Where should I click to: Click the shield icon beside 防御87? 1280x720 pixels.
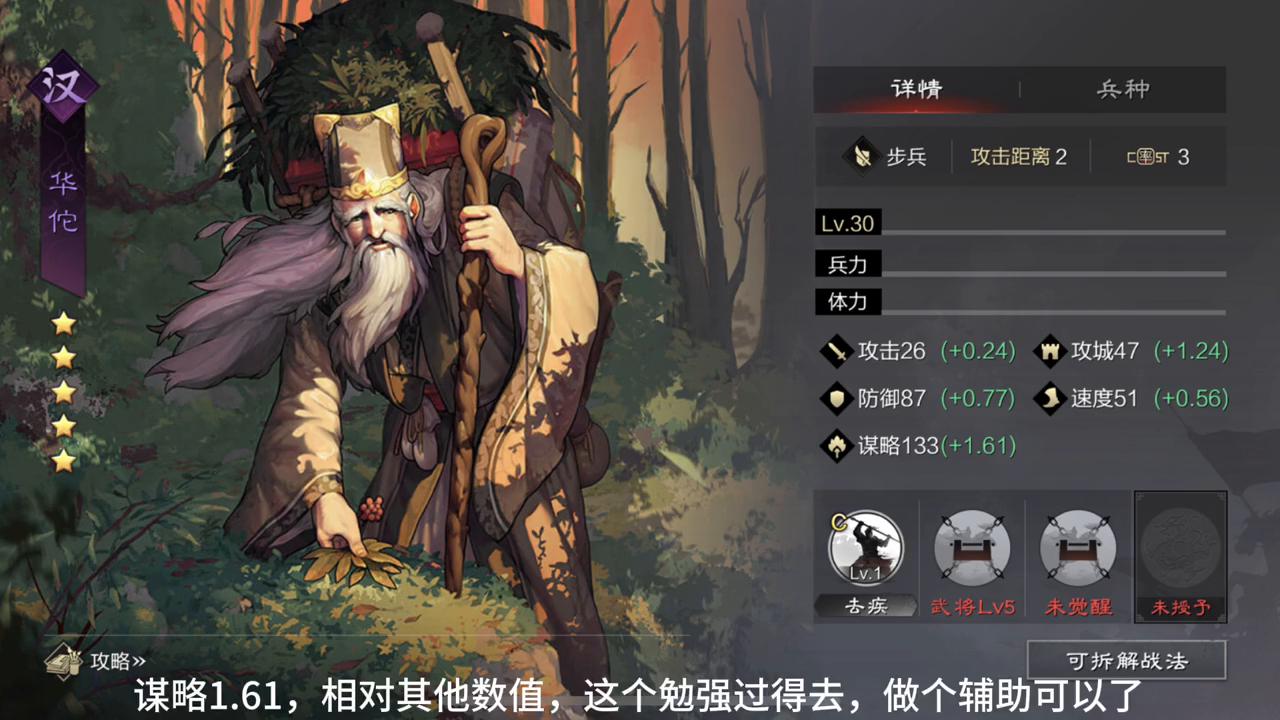(838, 398)
